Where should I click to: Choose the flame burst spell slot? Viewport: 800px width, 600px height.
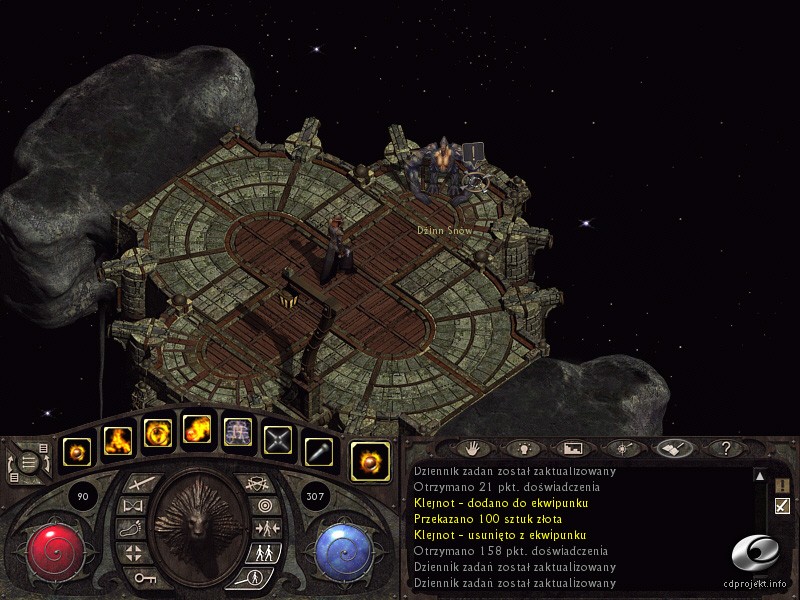pyautogui.click(x=118, y=440)
